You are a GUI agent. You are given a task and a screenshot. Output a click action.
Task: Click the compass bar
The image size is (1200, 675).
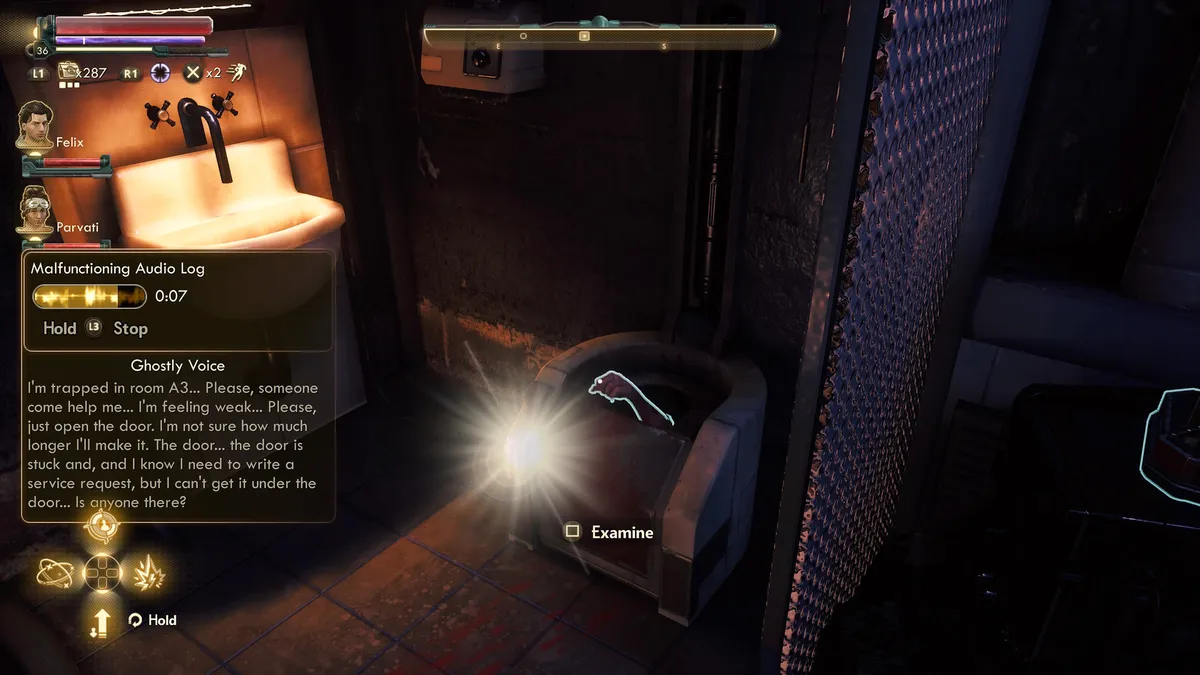pyautogui.click(x=599, y=36)
